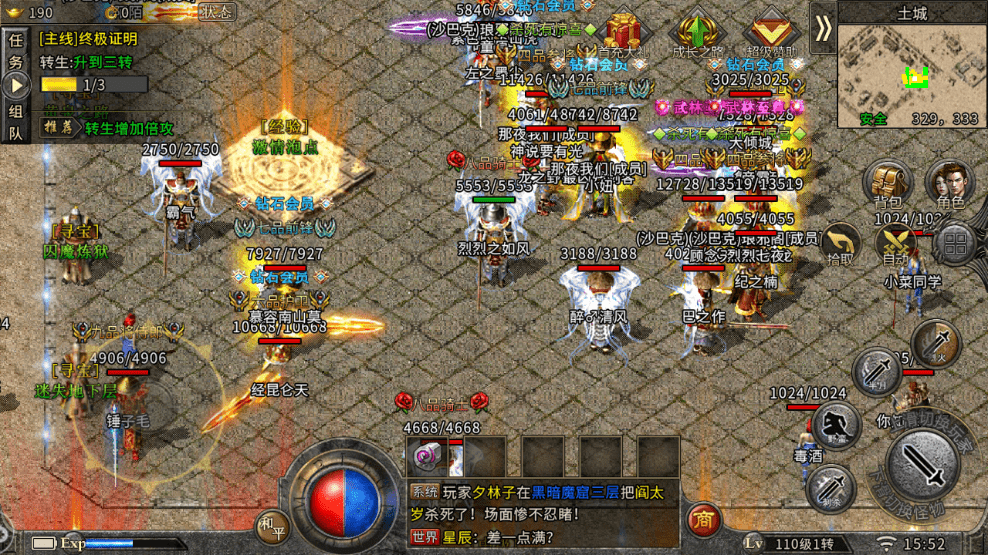988x555 pixels.
Task: Open the four-square grid menu button
Action: coord(957,243)
